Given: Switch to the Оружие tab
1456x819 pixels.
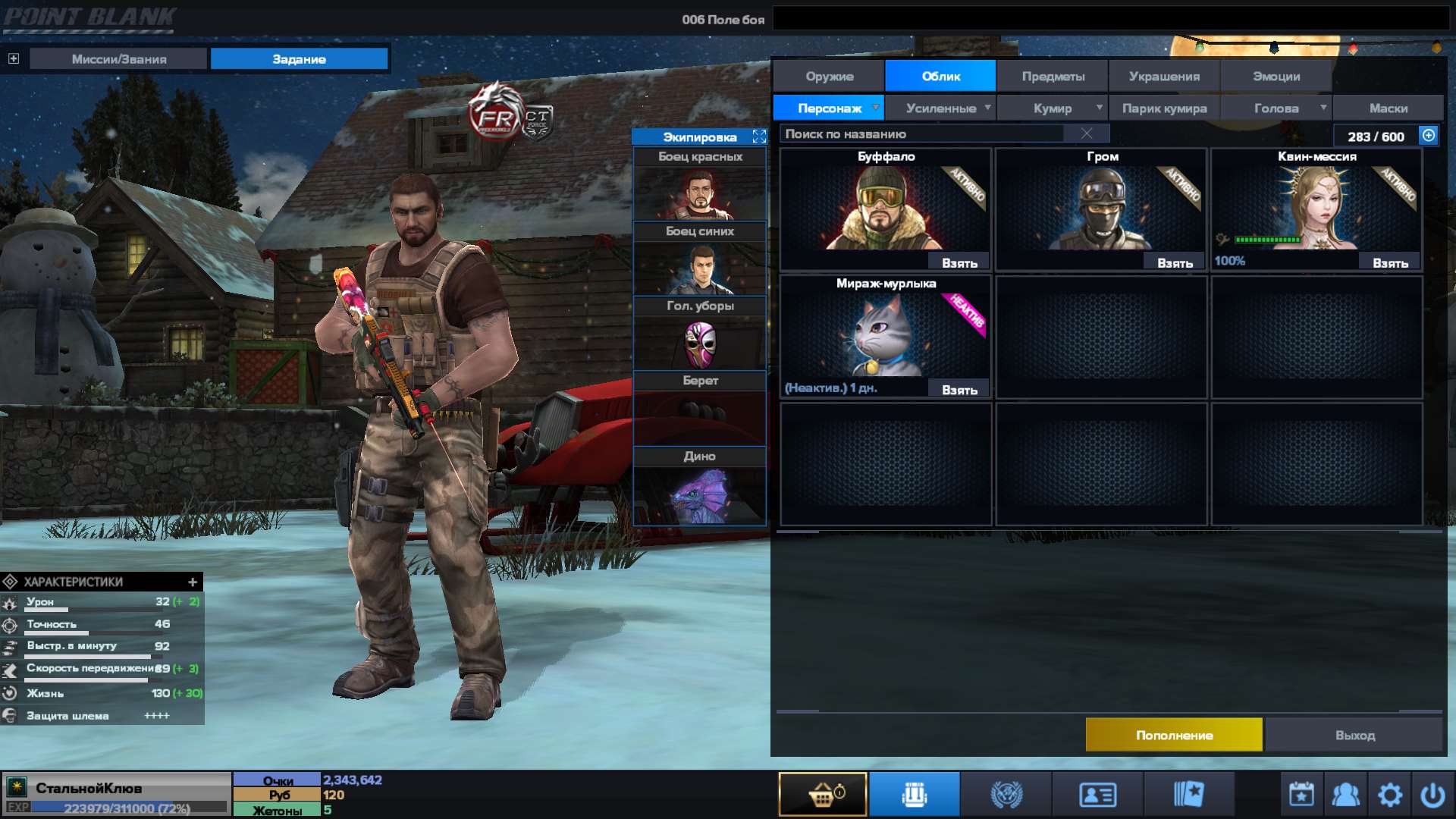Looking at the screenshot, I should [x=827, y=76].
